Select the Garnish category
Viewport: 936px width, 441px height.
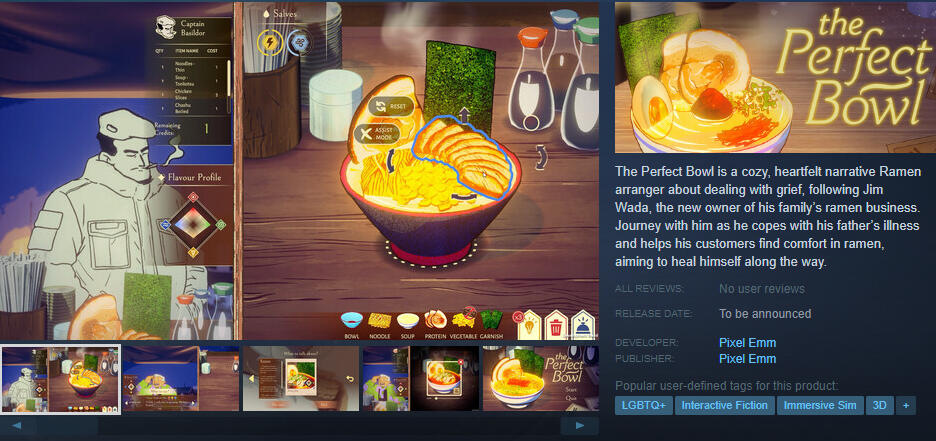pos(491,322)
